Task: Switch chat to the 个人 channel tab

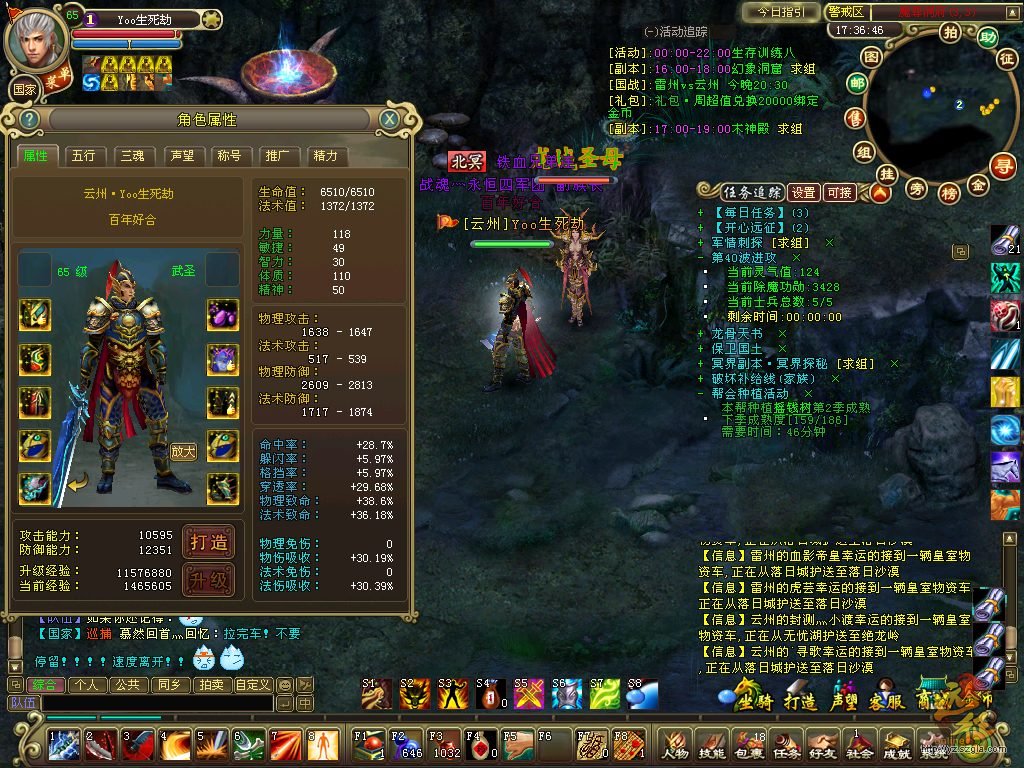Action: (87, 685)
